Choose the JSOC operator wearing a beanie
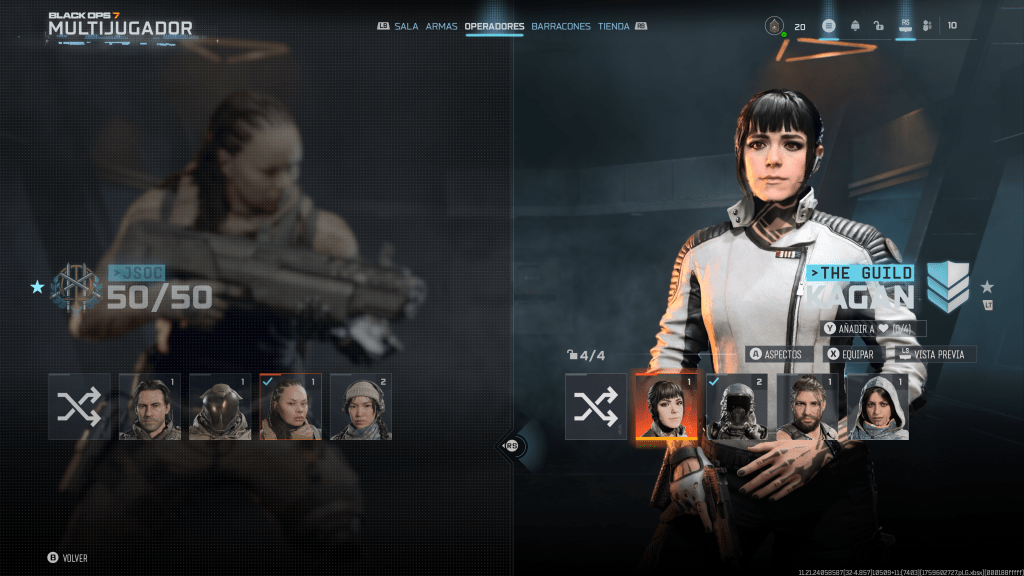Screen dimensions: 1024x576 coord(361,407)
